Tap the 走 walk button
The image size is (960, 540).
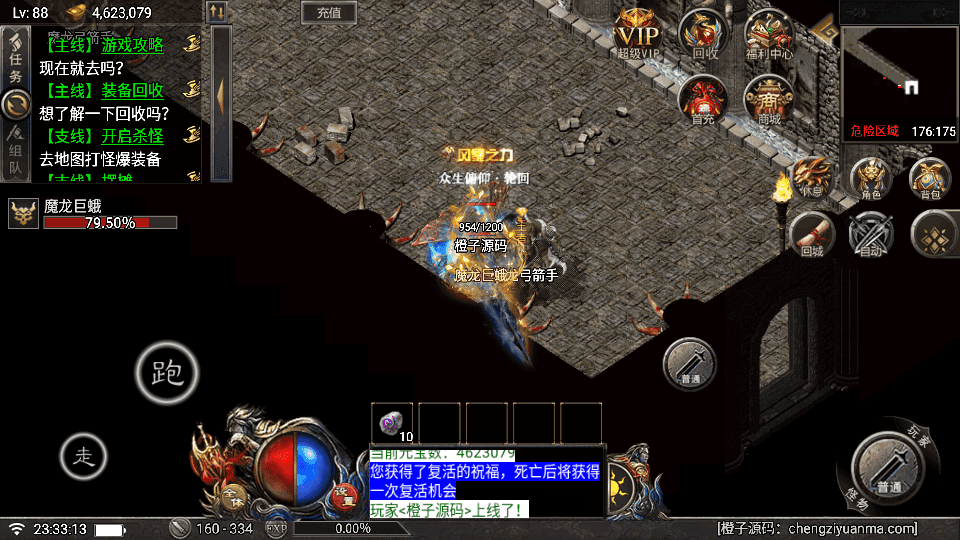pyautogui.click(x=84, y=457)
